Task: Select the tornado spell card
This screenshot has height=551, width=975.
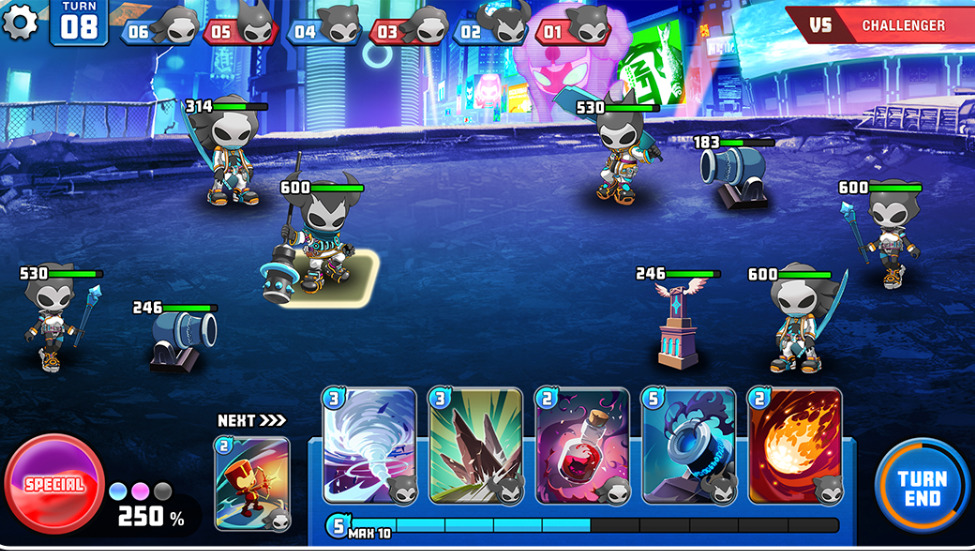Action: (369, 446)
